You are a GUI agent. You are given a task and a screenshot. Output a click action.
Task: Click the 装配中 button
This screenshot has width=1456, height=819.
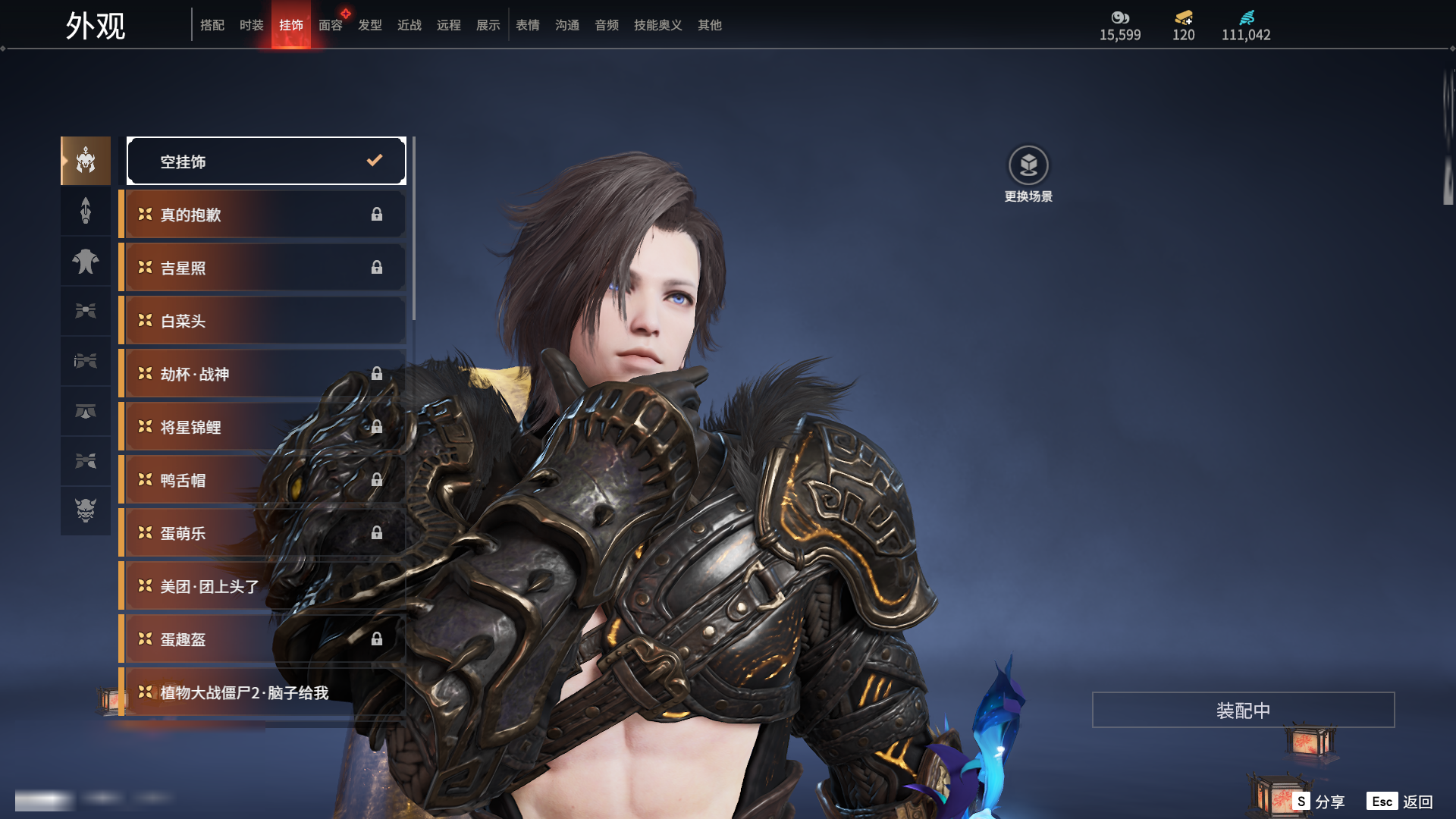click(x=1243, y=710)
